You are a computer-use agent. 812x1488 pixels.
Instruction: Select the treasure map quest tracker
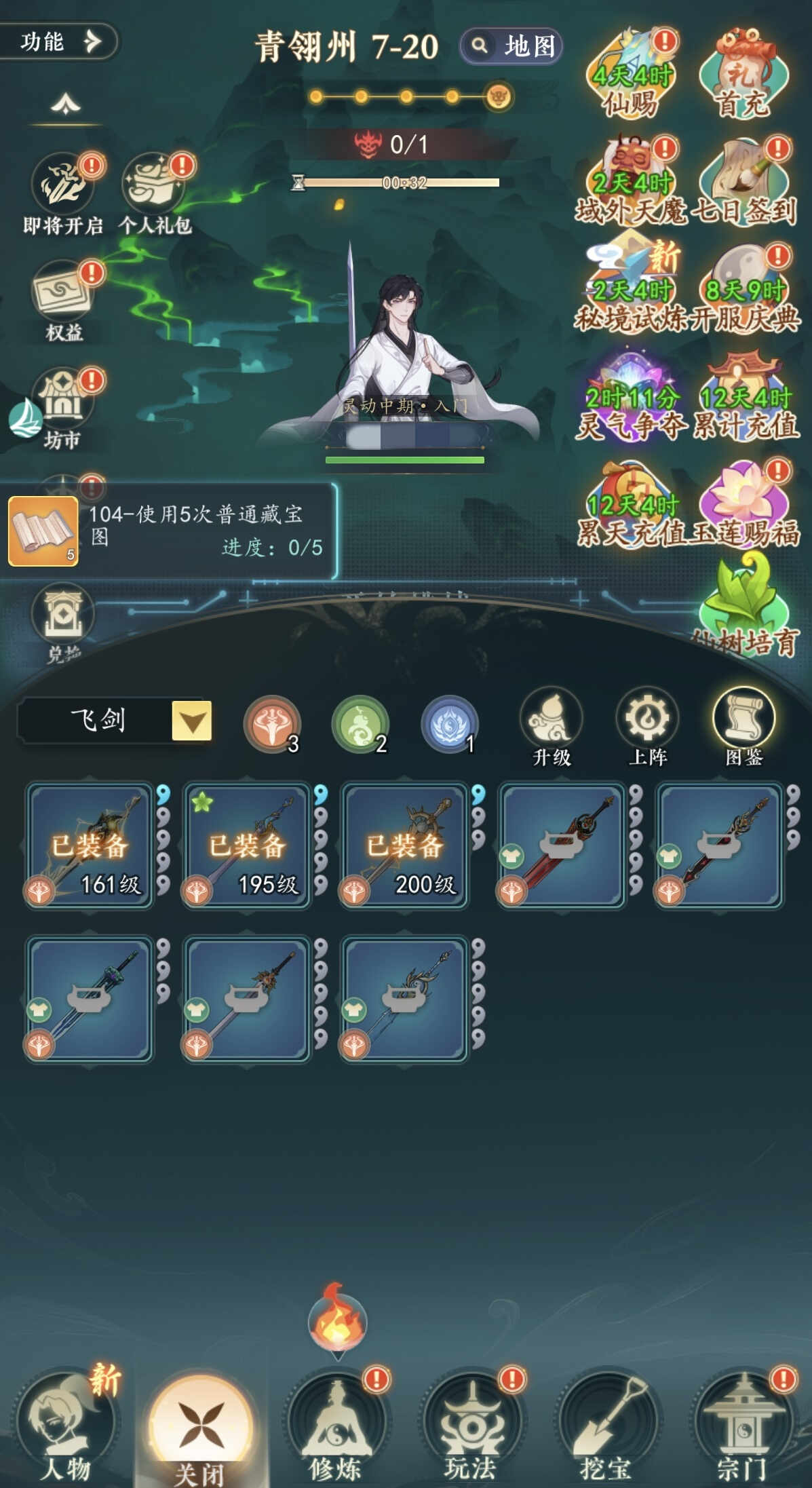168,531
